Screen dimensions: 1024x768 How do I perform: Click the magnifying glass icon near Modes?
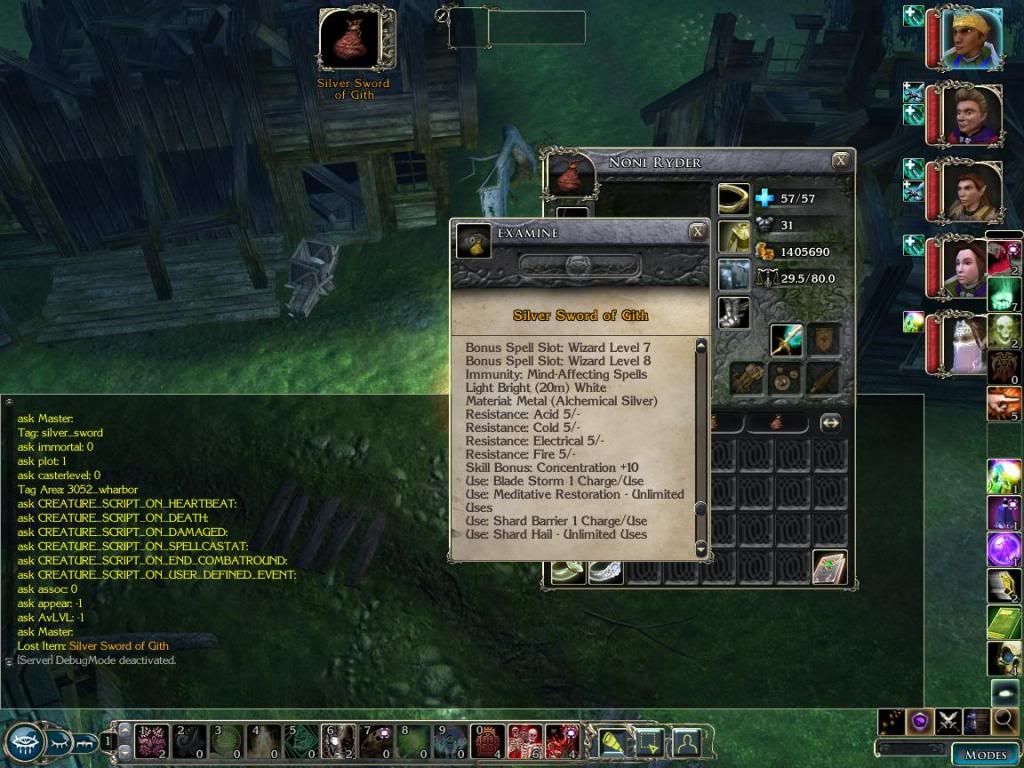pos(1005,720)
